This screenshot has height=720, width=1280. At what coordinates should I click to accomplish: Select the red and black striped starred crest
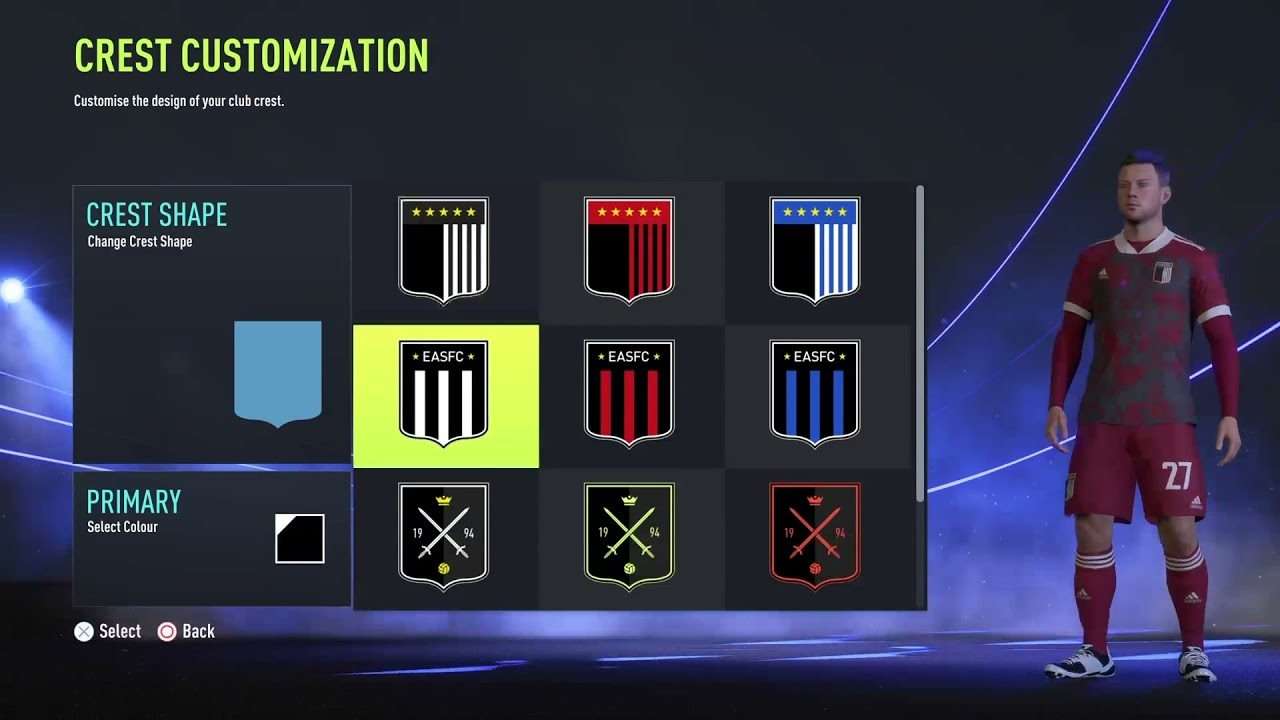[x=631, y=250]
